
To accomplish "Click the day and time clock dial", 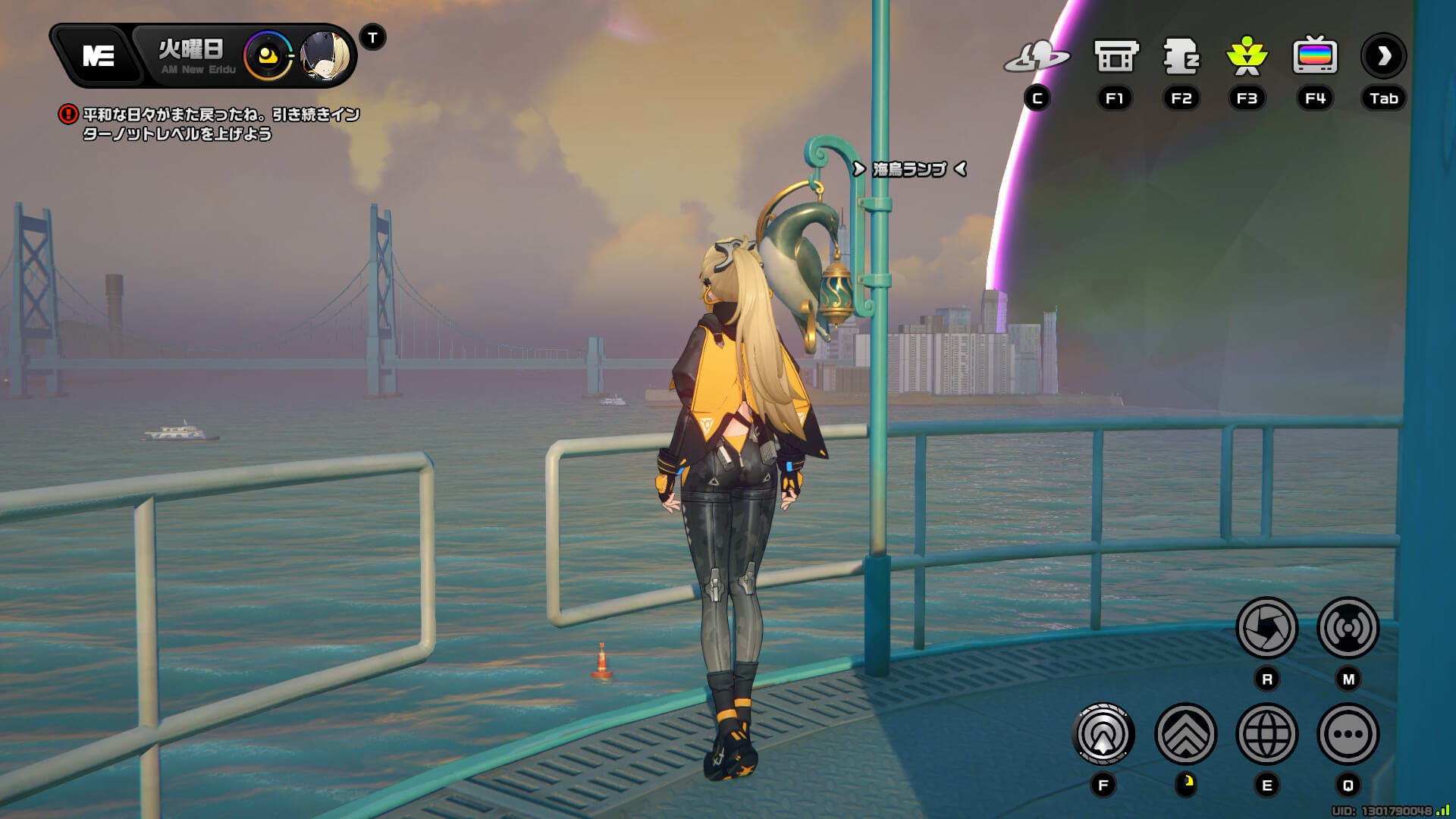I will point(268,56).
